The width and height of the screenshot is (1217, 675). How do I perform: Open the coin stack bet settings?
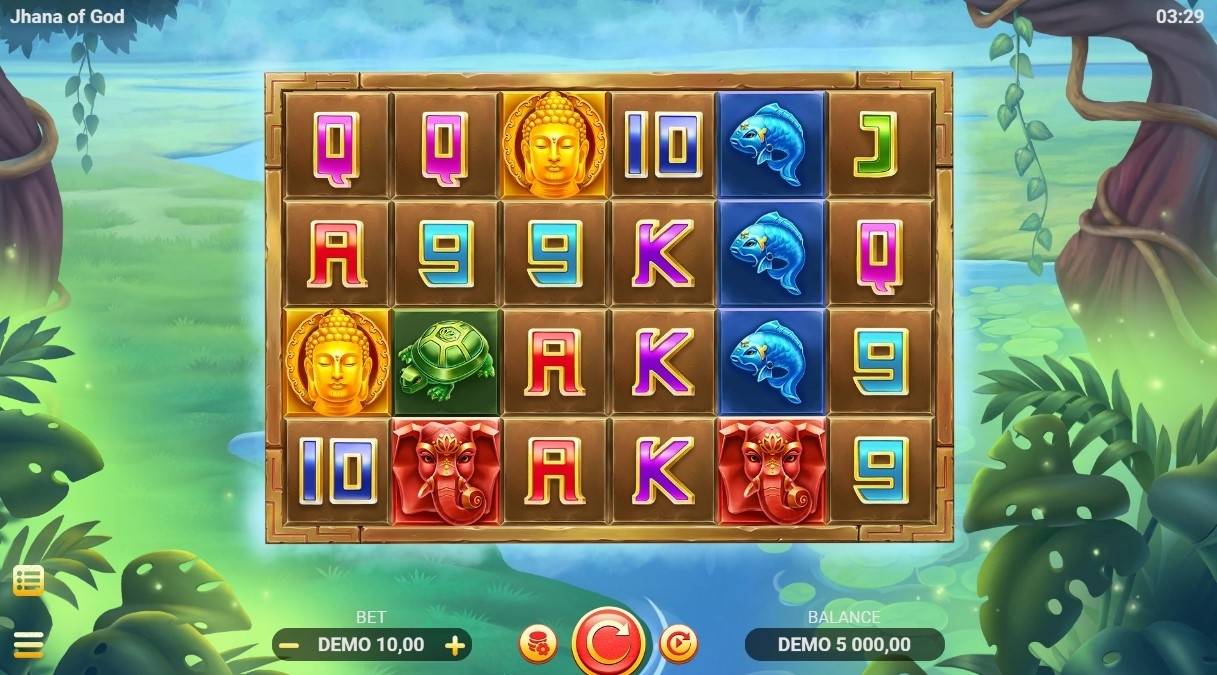coord(538,644)
